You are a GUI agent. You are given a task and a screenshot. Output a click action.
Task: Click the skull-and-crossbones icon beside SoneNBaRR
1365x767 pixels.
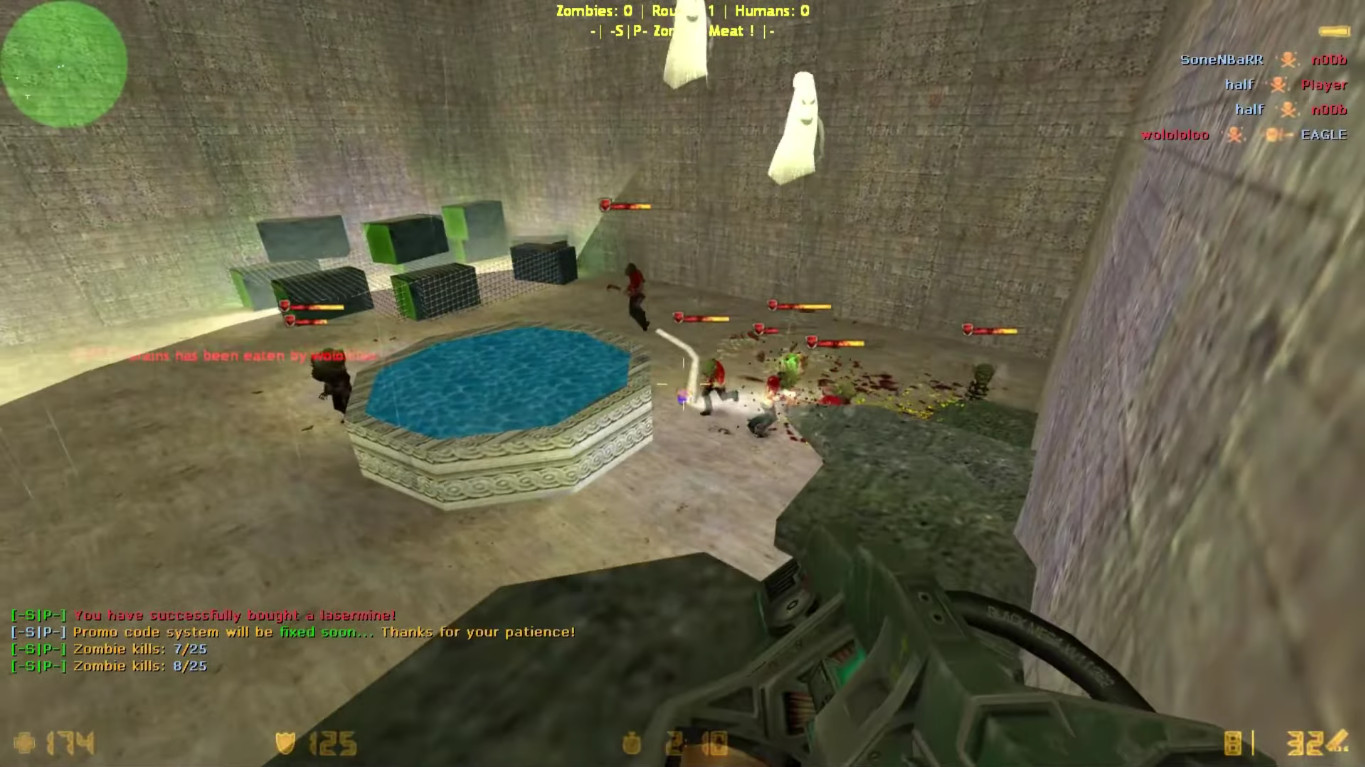point(1288,60)
